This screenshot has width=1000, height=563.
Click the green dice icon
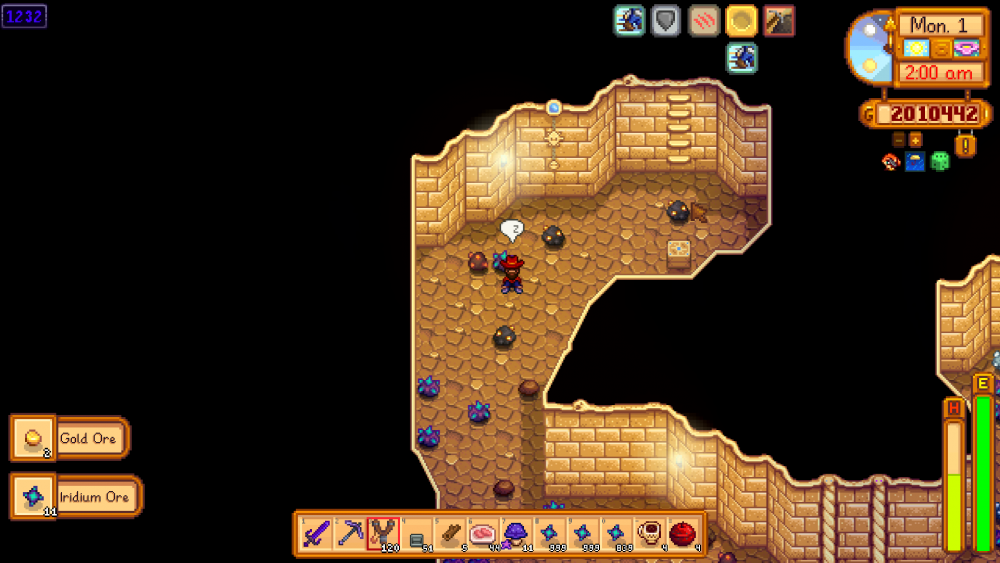click(940, 161)
